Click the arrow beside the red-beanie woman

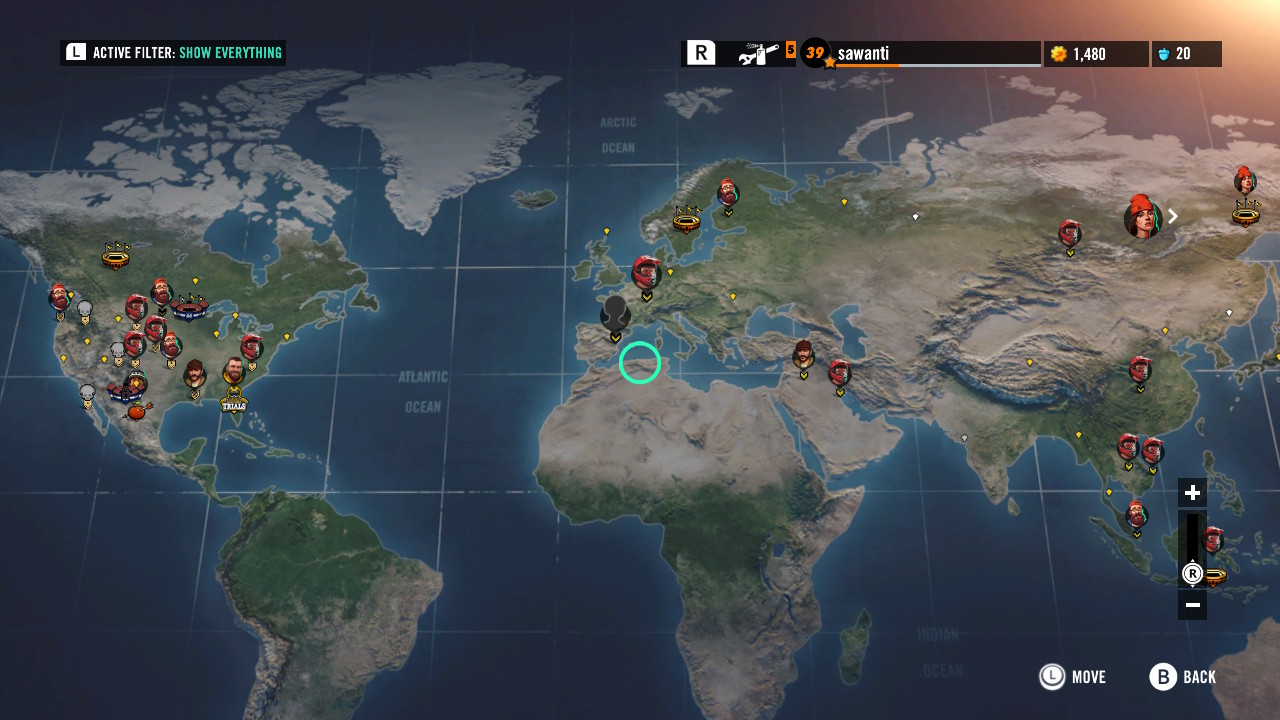(1173, 216)
